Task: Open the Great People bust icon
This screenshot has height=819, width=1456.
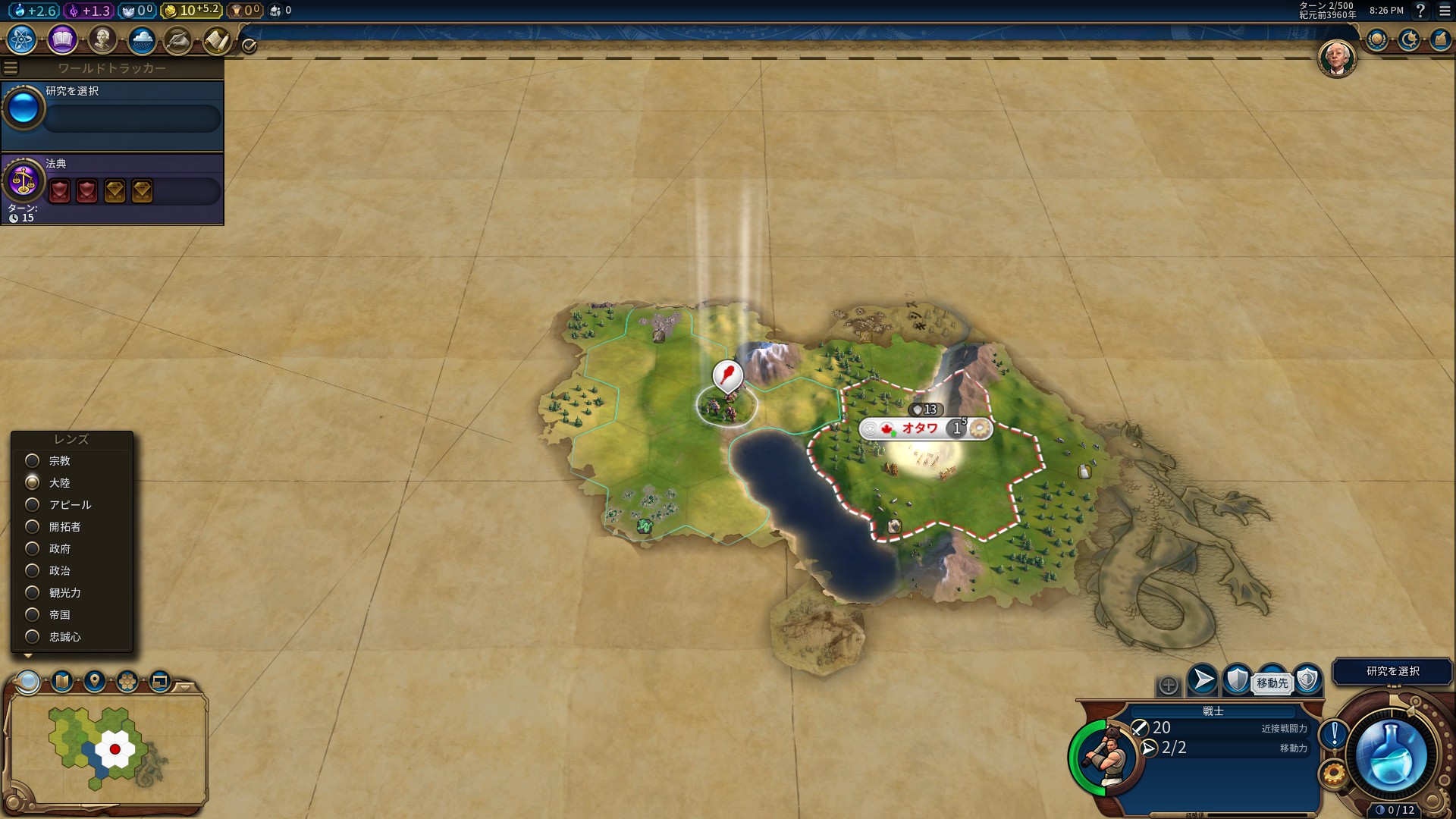Action: (102, 39)
